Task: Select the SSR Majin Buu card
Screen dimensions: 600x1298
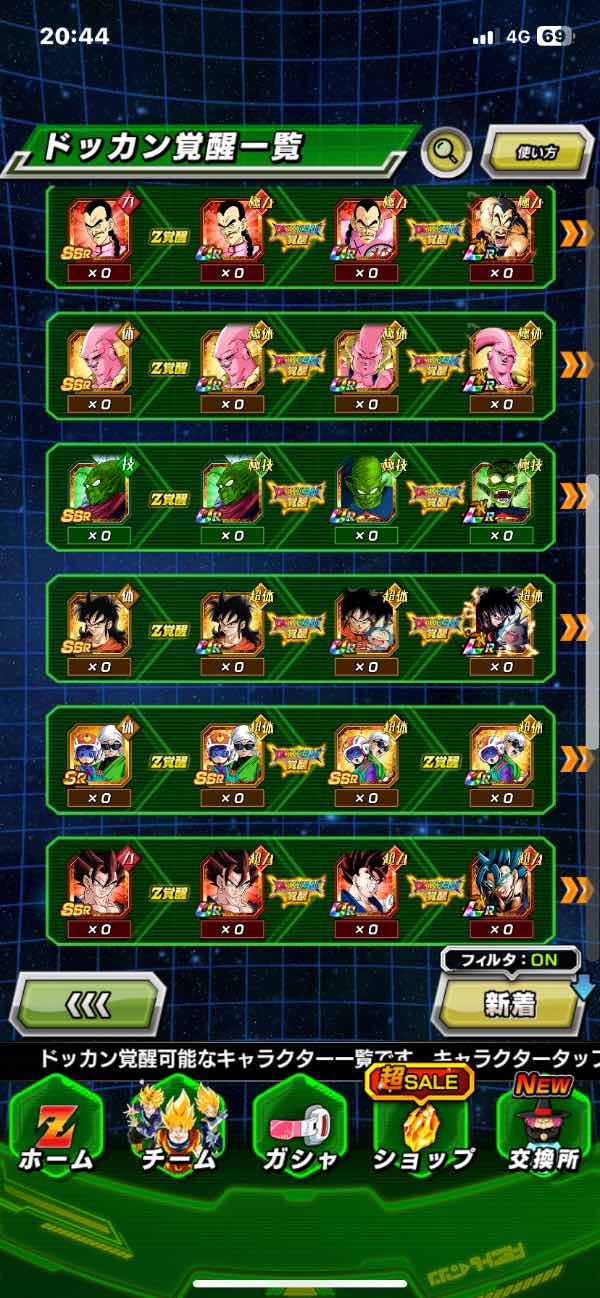Action: (98, 357)
